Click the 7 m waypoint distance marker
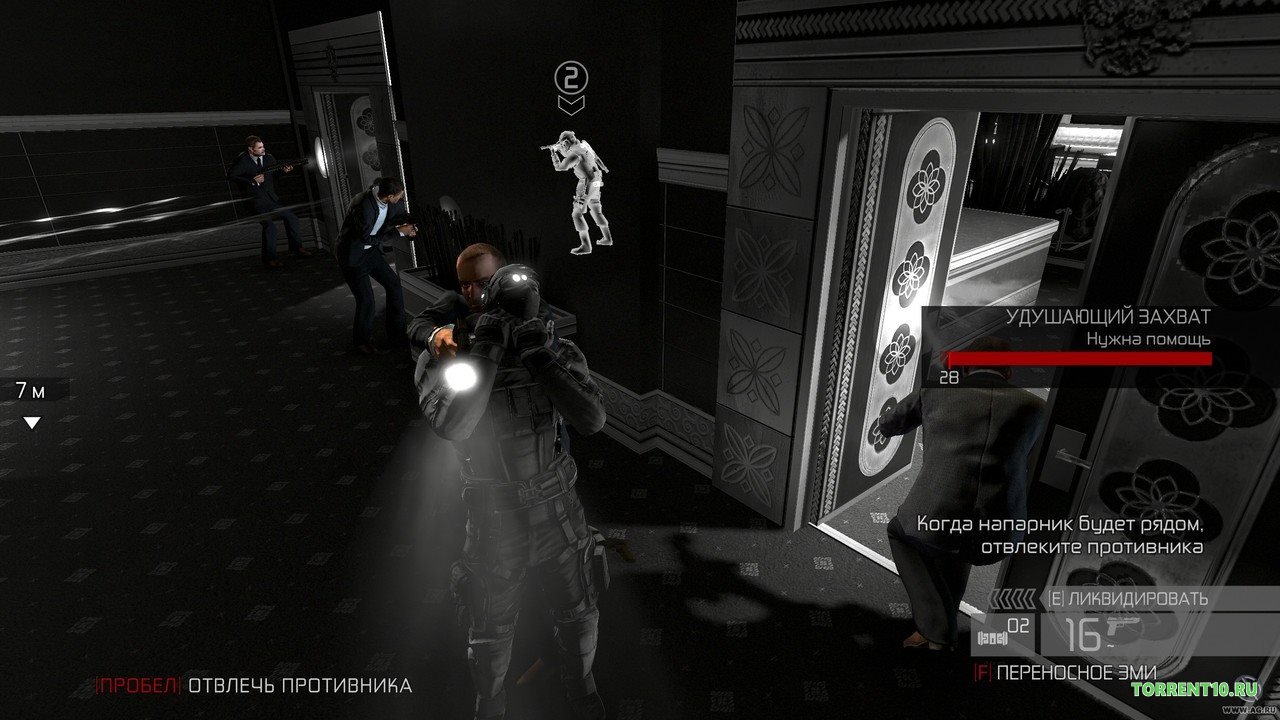This screenshot has height=720, width=1280. [30, 391]
